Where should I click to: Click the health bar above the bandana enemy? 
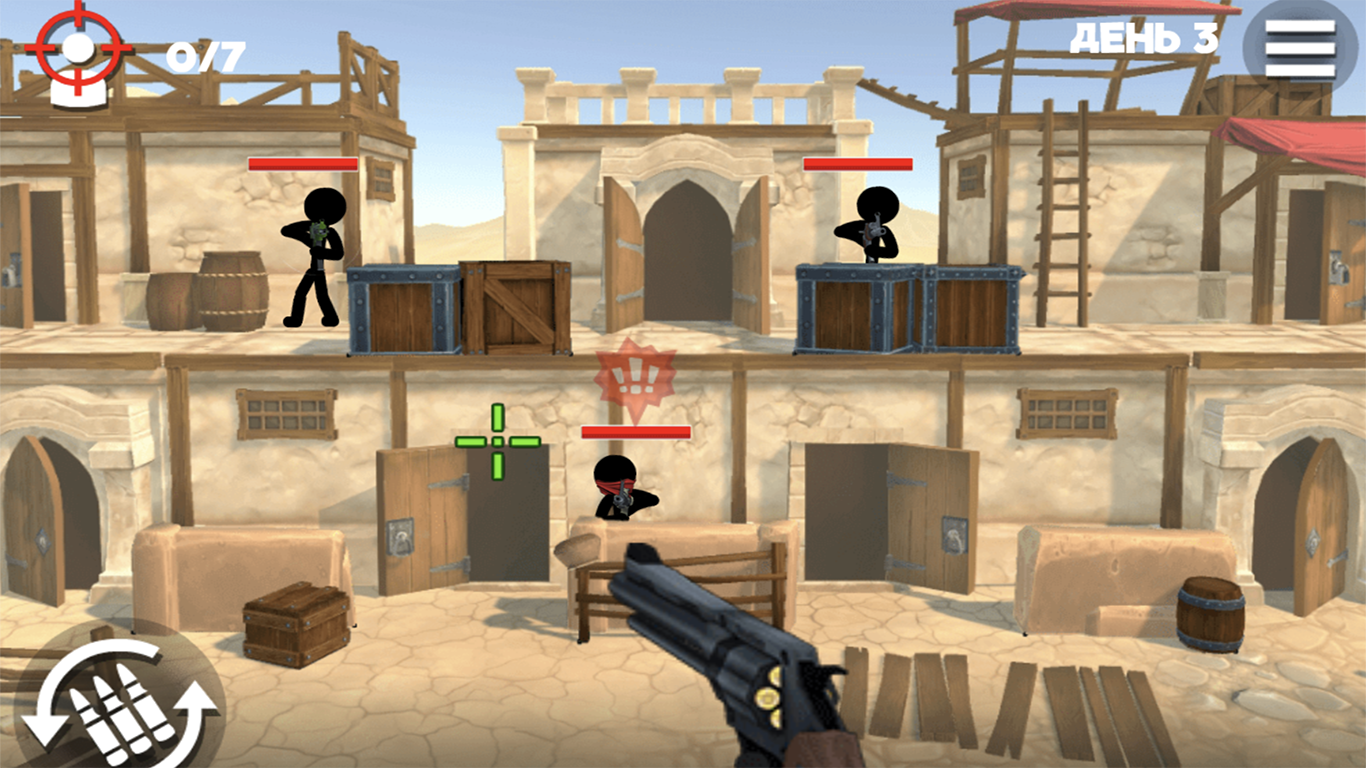tap(635, 430)
